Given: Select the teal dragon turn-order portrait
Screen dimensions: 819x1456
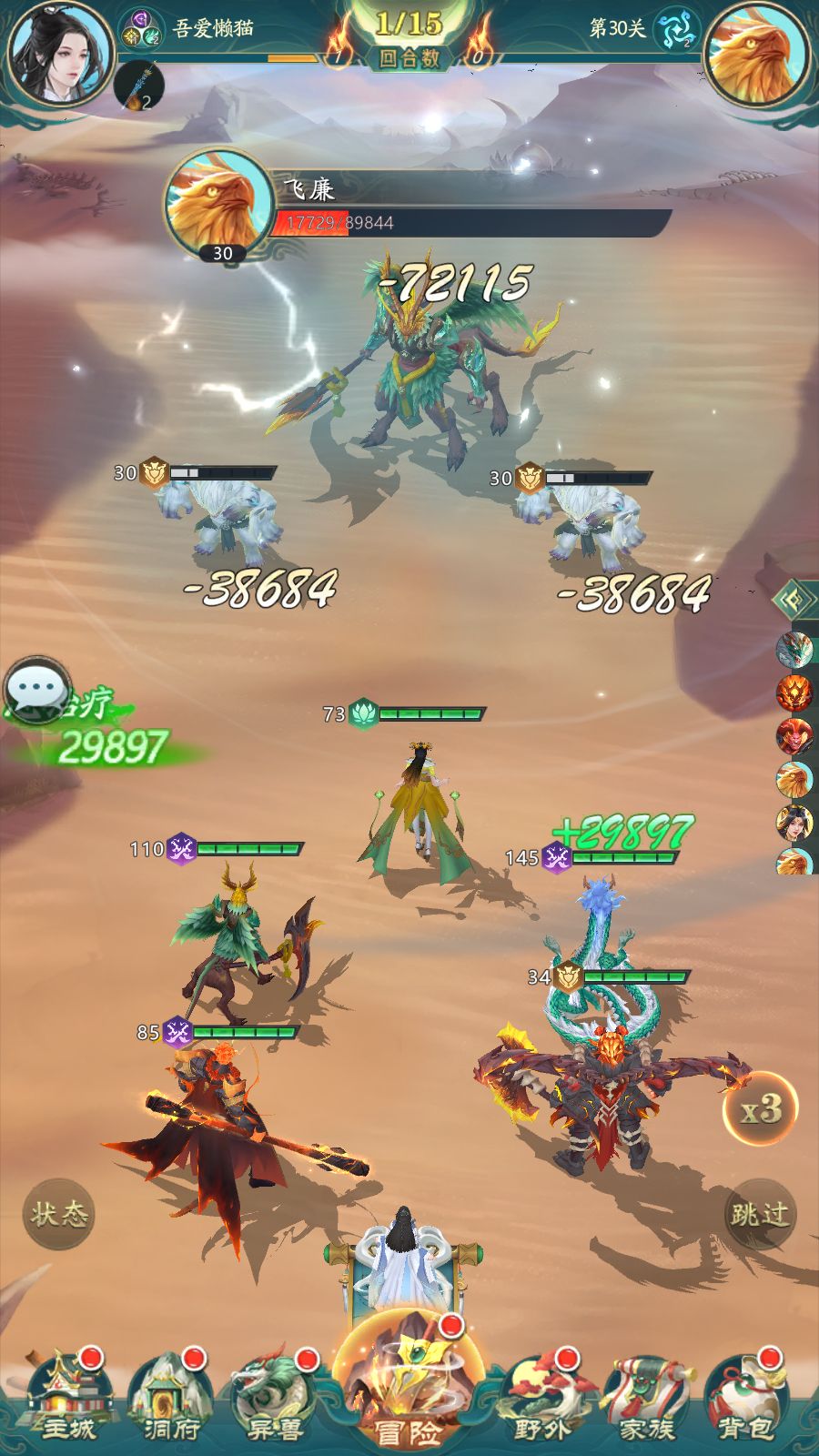Looking at the screenshot, I should tap(794, 651).
